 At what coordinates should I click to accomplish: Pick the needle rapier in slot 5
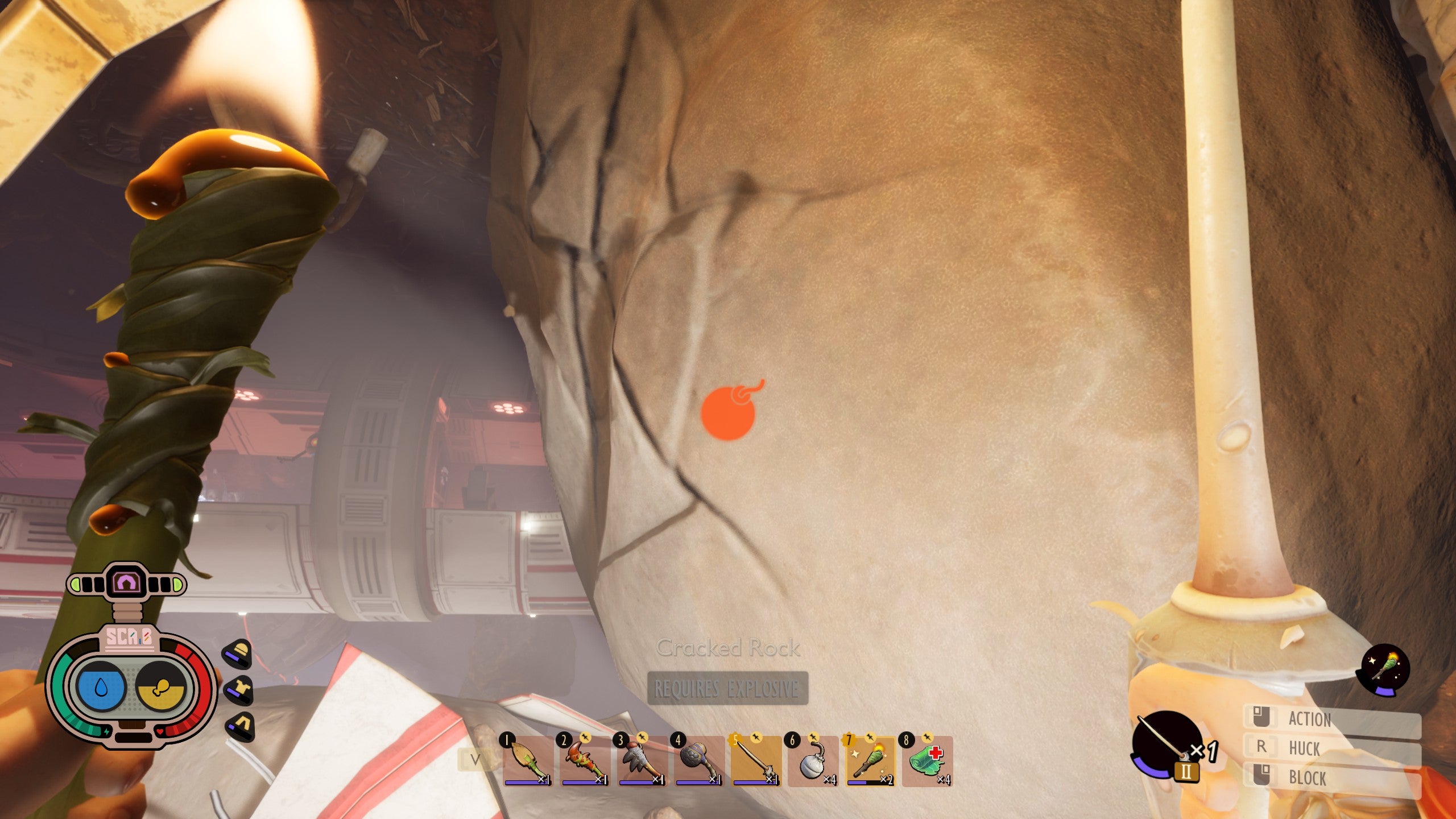pos(756,761)
